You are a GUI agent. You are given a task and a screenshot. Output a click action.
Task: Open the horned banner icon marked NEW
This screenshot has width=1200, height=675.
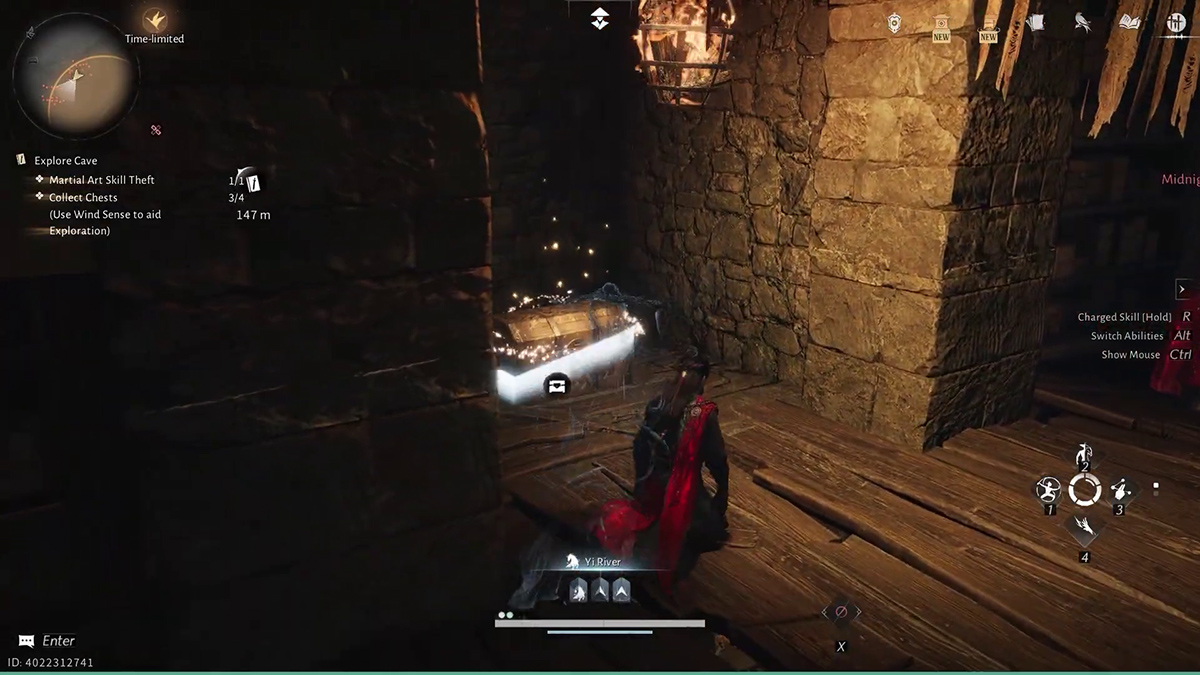point(989,25)
